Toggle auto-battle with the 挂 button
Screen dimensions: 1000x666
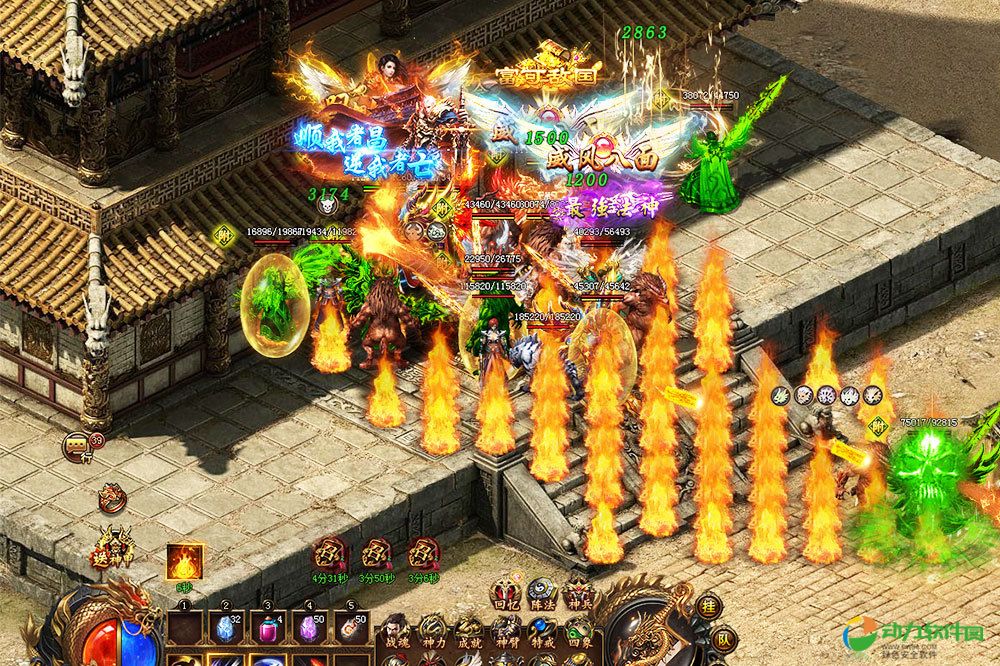pos(708,607)
